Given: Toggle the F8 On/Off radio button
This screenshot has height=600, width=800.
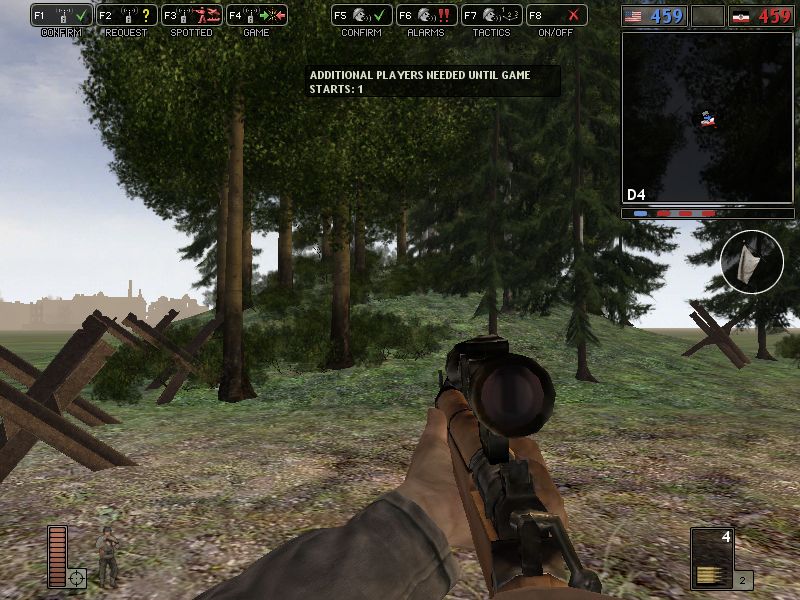Looking at the screenshot, I should point(556,16).
